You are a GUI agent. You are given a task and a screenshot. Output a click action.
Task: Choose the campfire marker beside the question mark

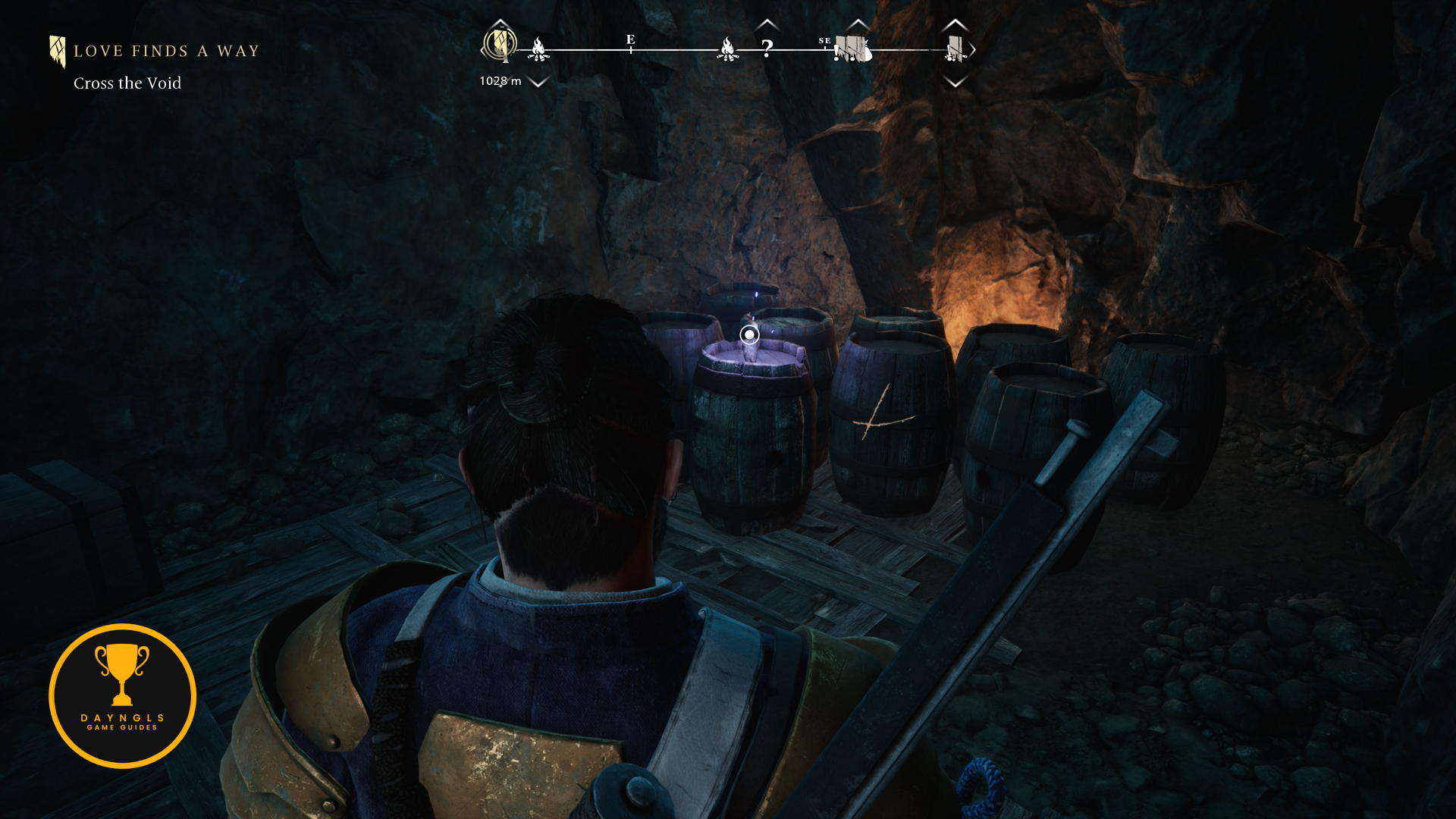point(727,49)
